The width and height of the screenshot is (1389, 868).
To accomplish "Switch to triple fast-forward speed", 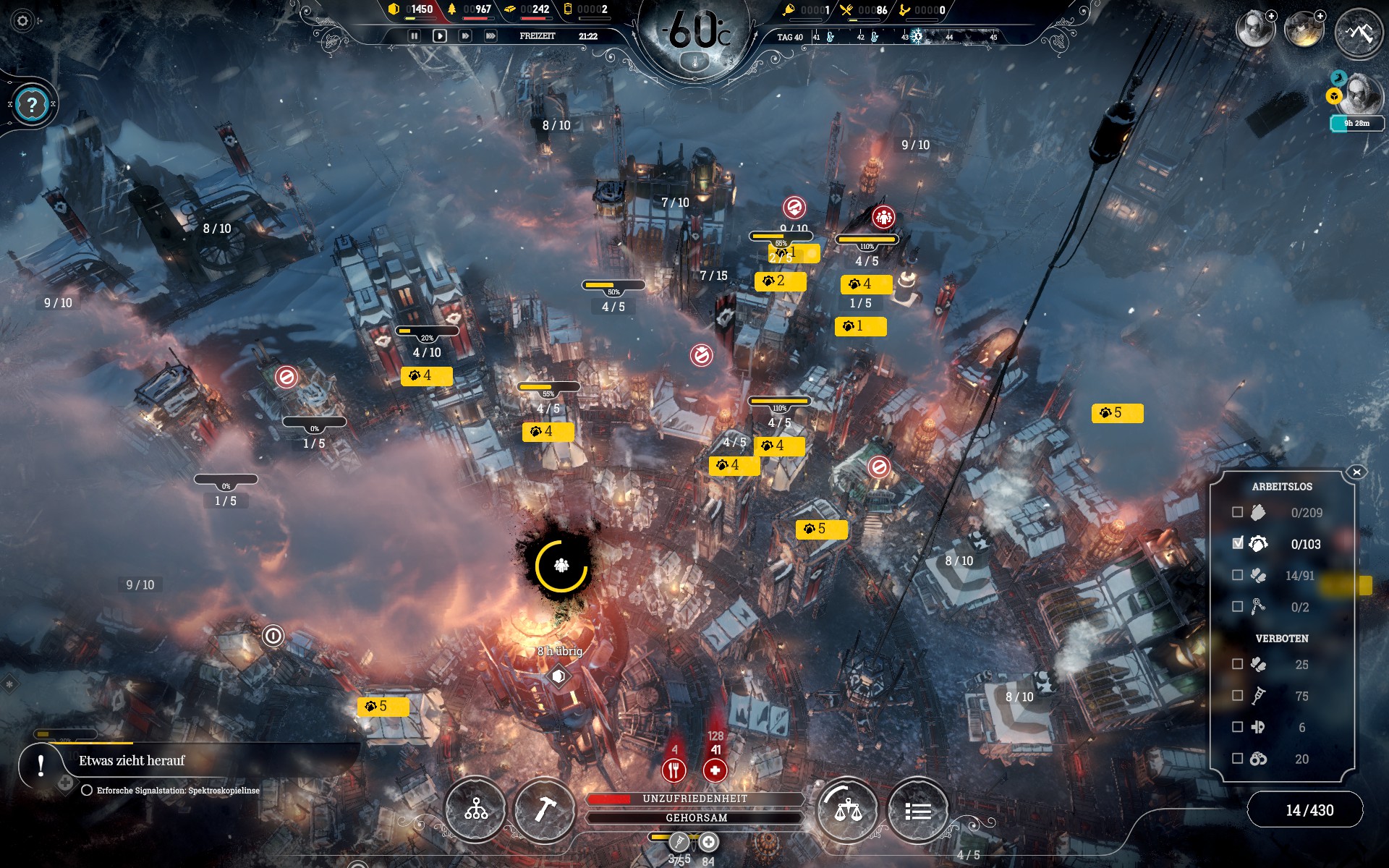I will point(490,35).
